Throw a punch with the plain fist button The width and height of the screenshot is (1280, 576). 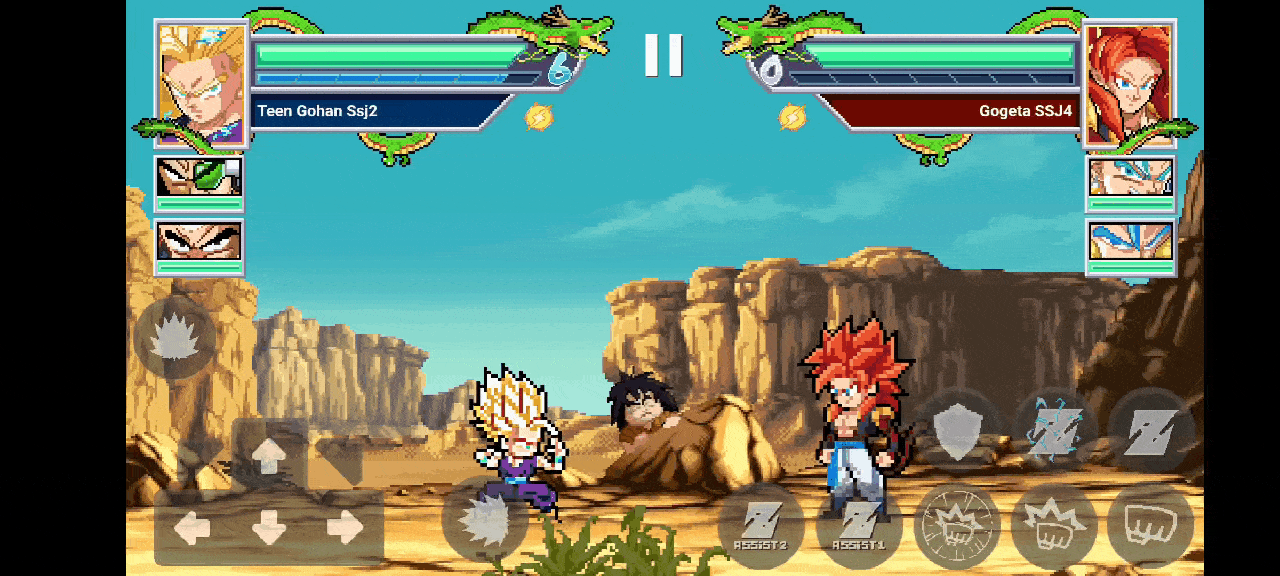[x=1150, y=526]
